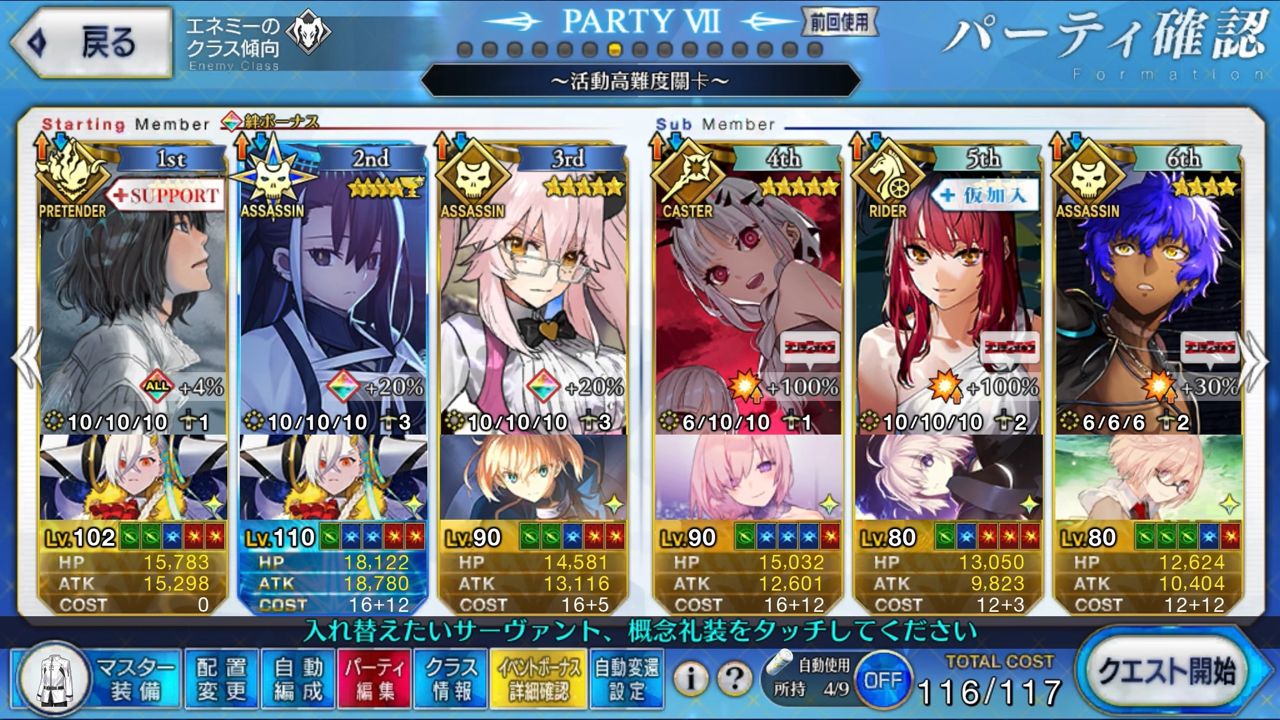The width and height of the screenshot is (1280, 720).
Task: Select the 1st slot Pretender support servant
Action: tap(133, 300)
